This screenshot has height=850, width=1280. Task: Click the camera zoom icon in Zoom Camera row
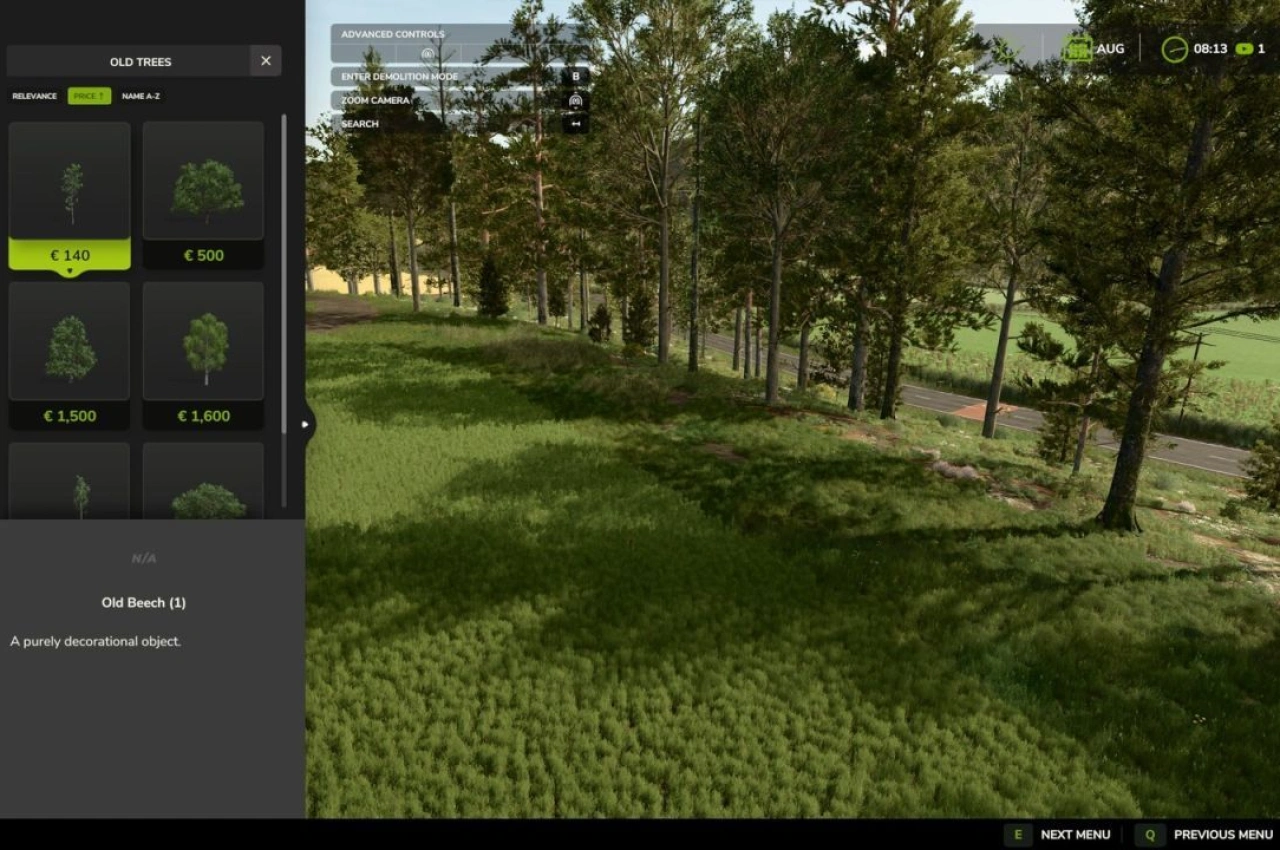575,100
